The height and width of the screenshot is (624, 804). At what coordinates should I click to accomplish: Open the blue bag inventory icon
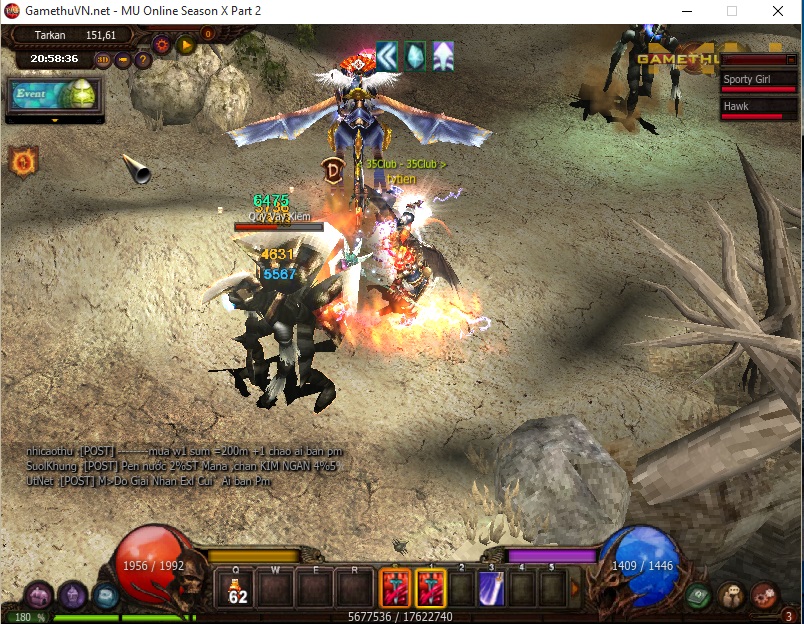[105, 596]
